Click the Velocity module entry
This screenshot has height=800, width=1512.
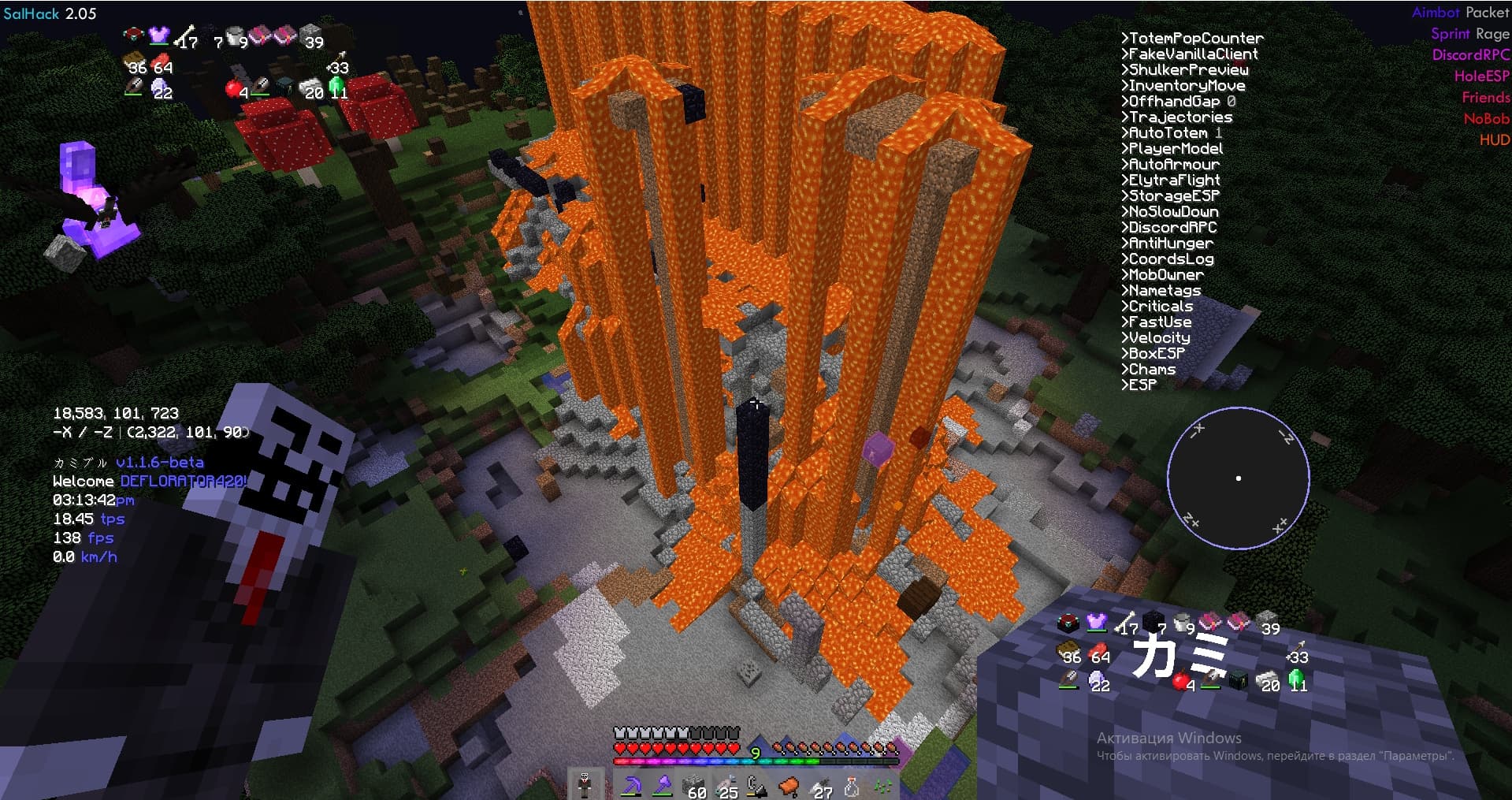[1156, 337]
